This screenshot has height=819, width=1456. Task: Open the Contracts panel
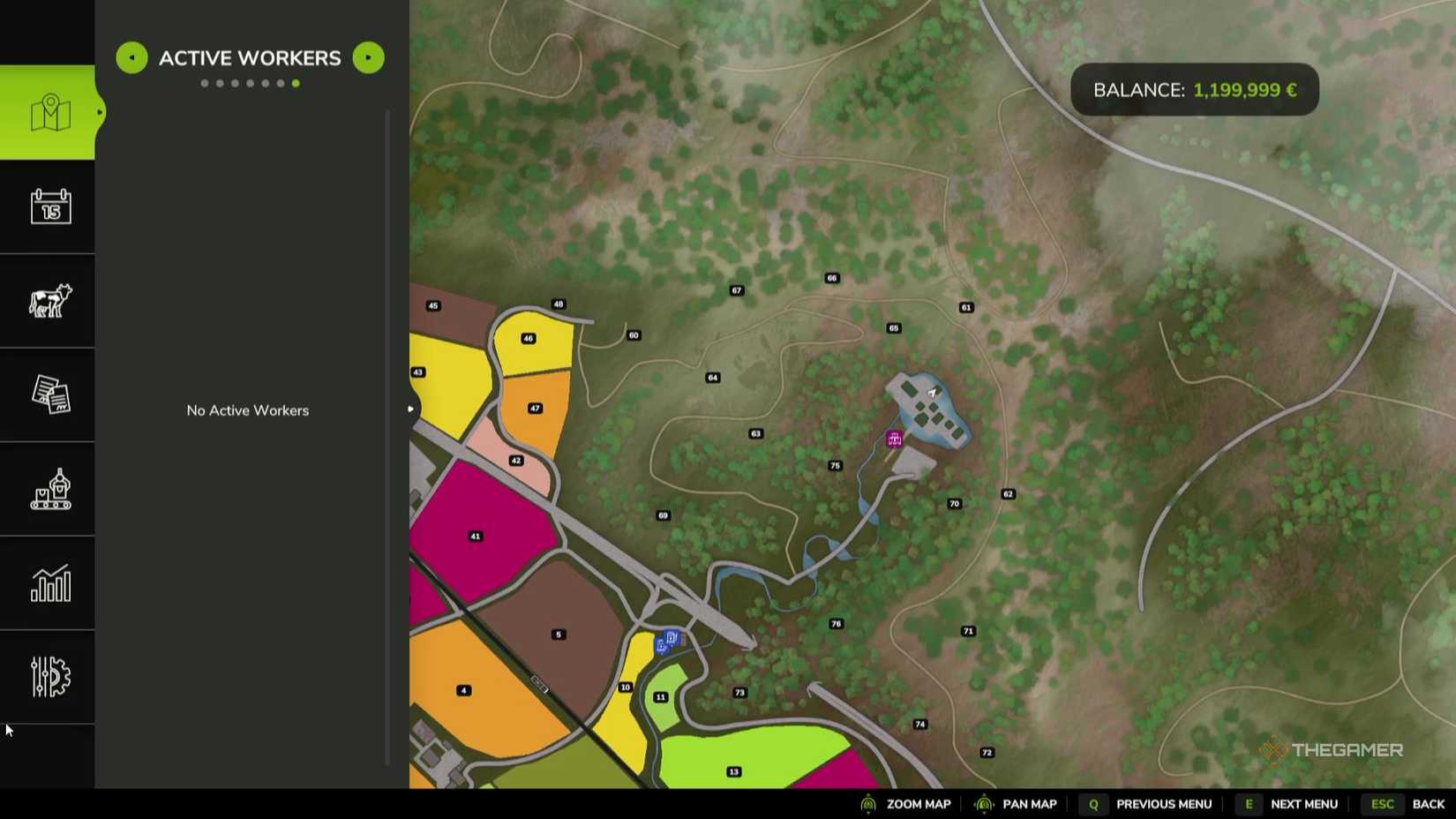pos(49,395)
